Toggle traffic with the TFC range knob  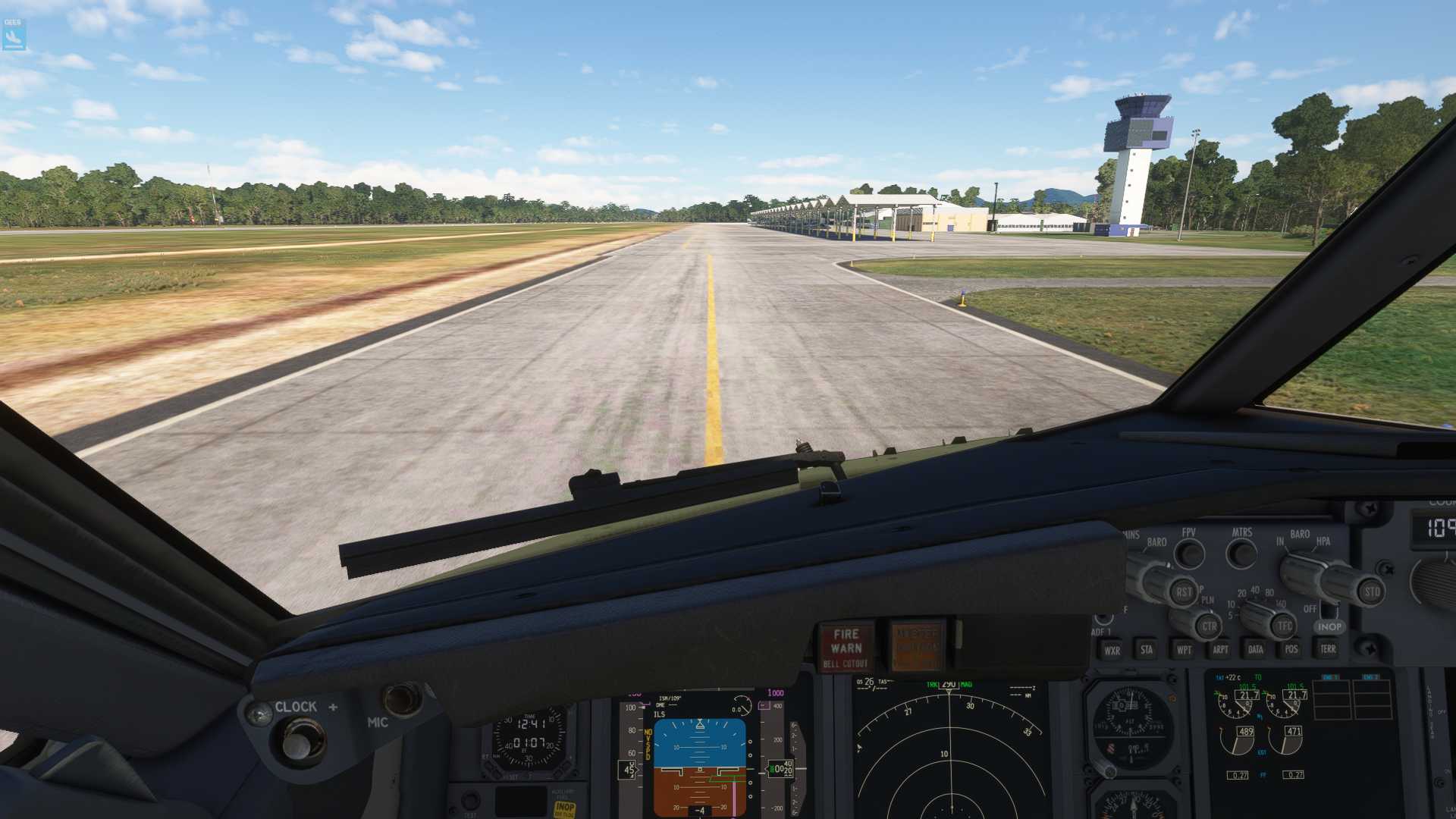[1283, 626]
